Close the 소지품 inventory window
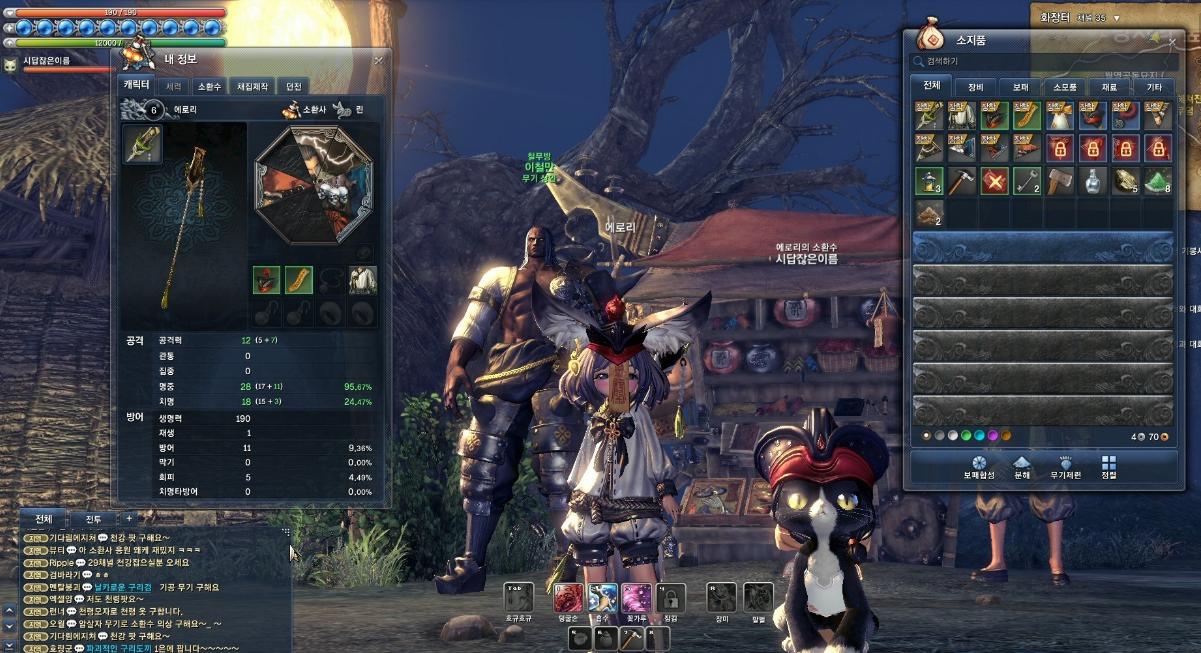Screen dimensions: 1201x653 point(1172,41)
